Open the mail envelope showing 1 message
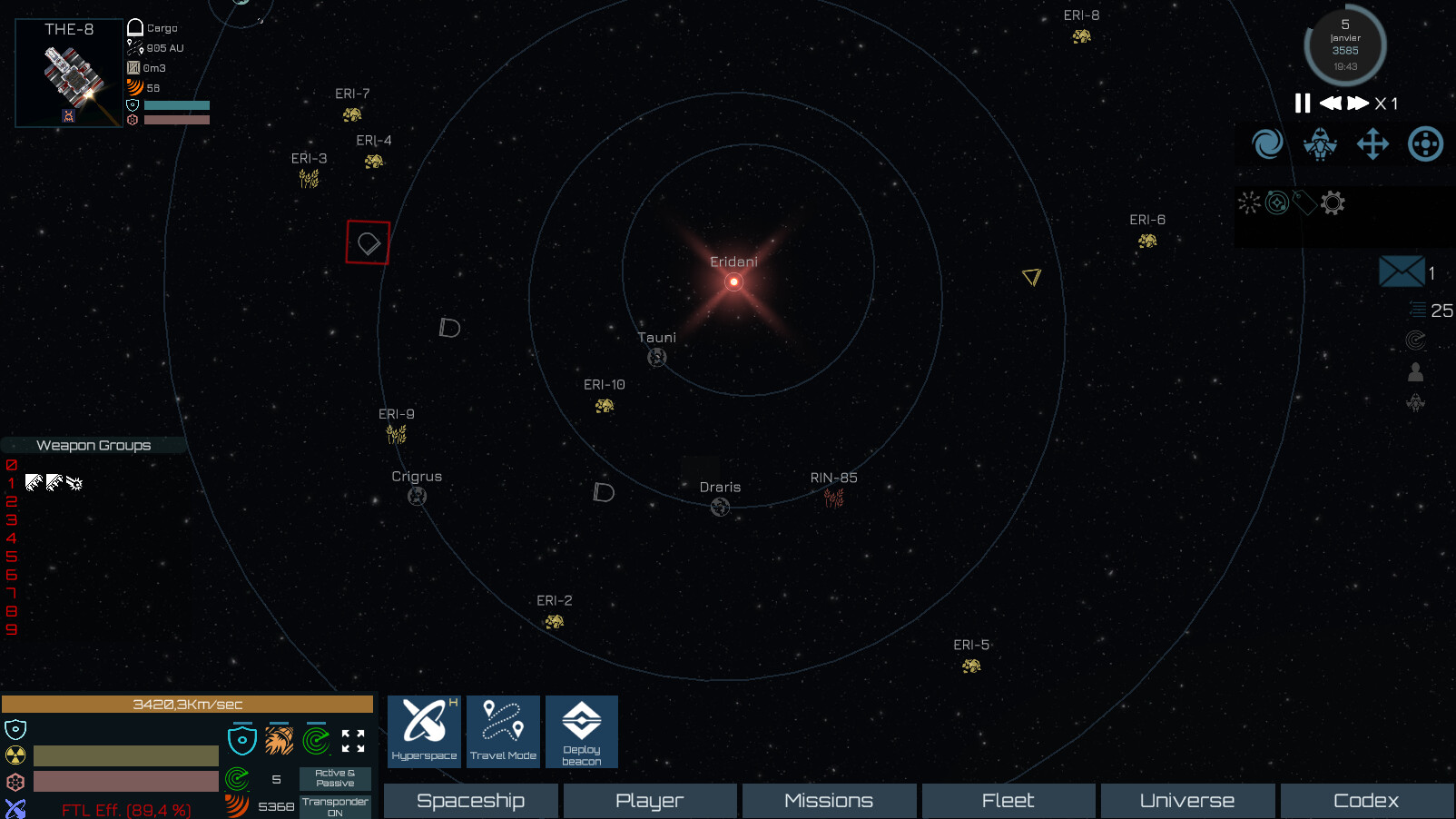1456x819 pixels. [x=1401, y=271]
